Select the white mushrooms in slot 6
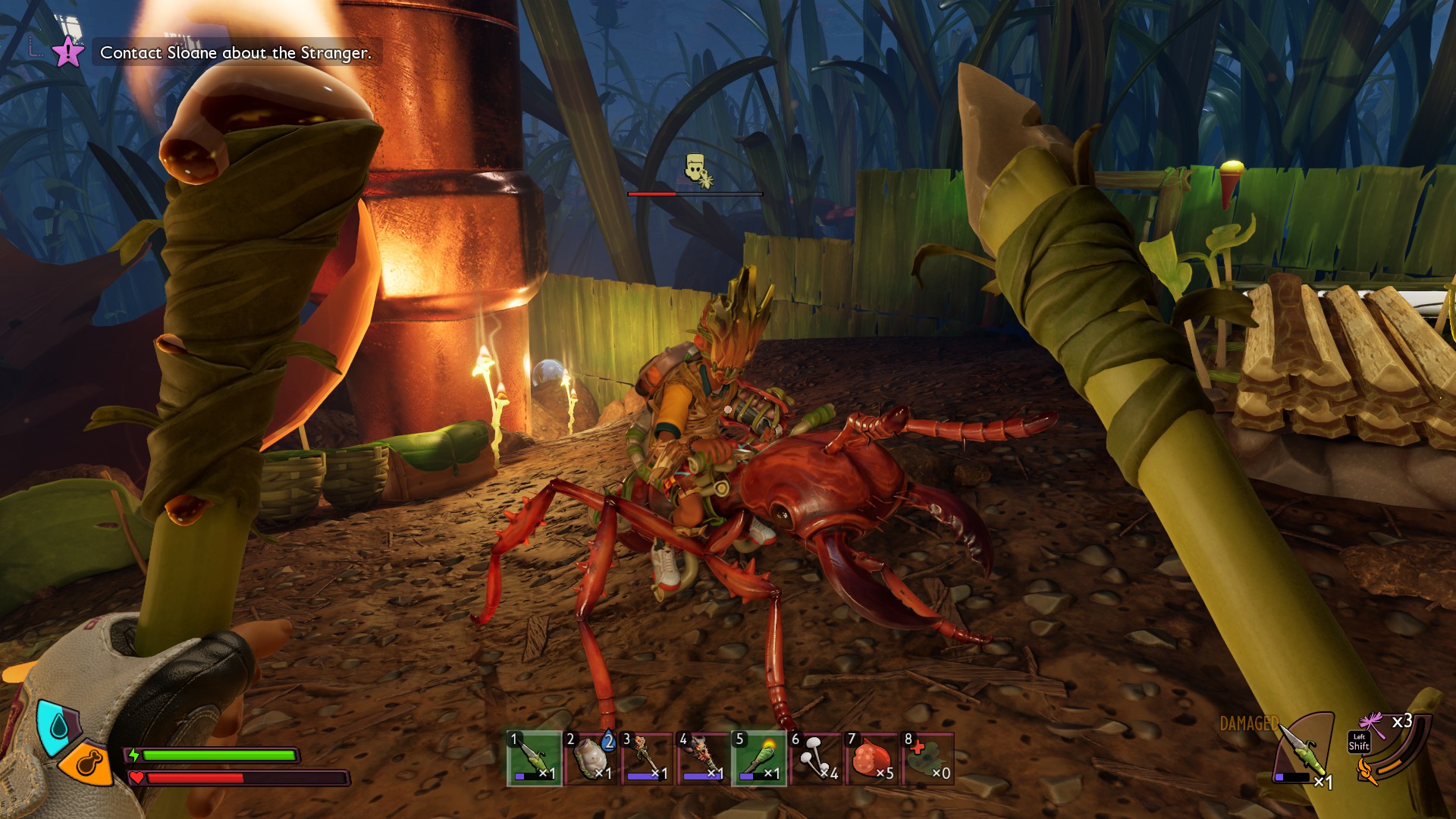This screenshot has height=819, width=1456. tap(816, 758)
